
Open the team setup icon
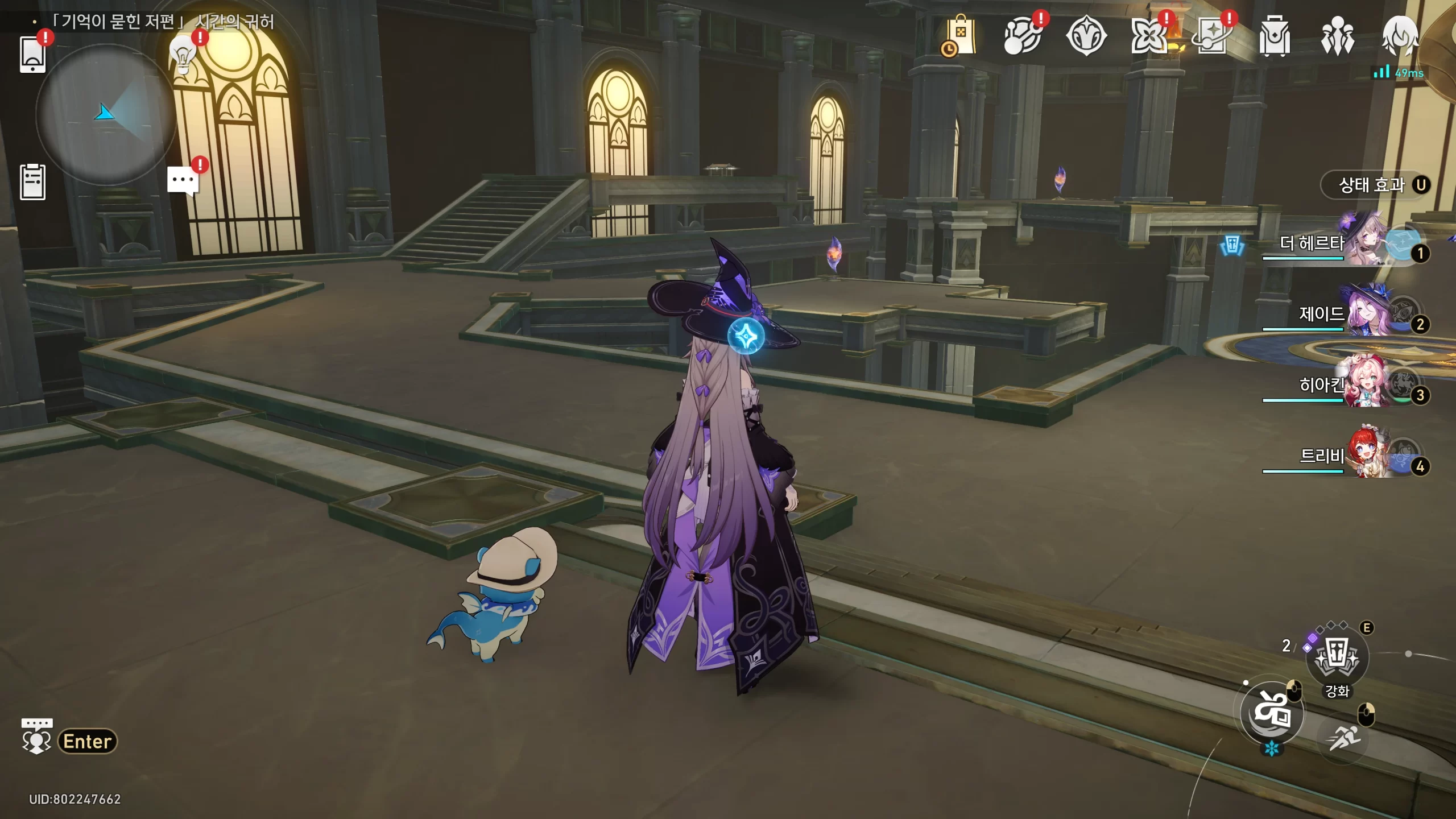pos(1337,36)
